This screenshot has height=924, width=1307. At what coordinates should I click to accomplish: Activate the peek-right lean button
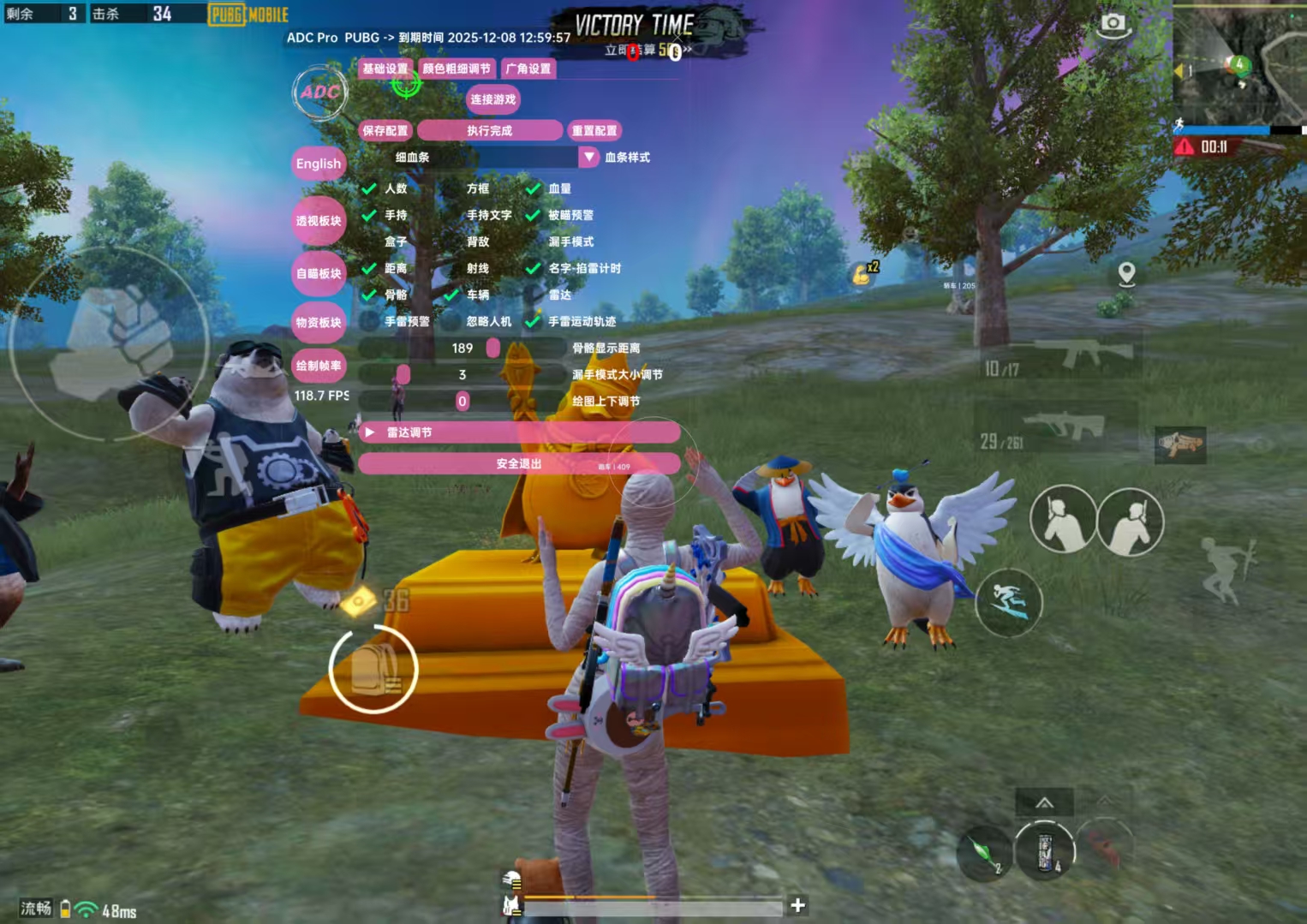click(1131, 522)
